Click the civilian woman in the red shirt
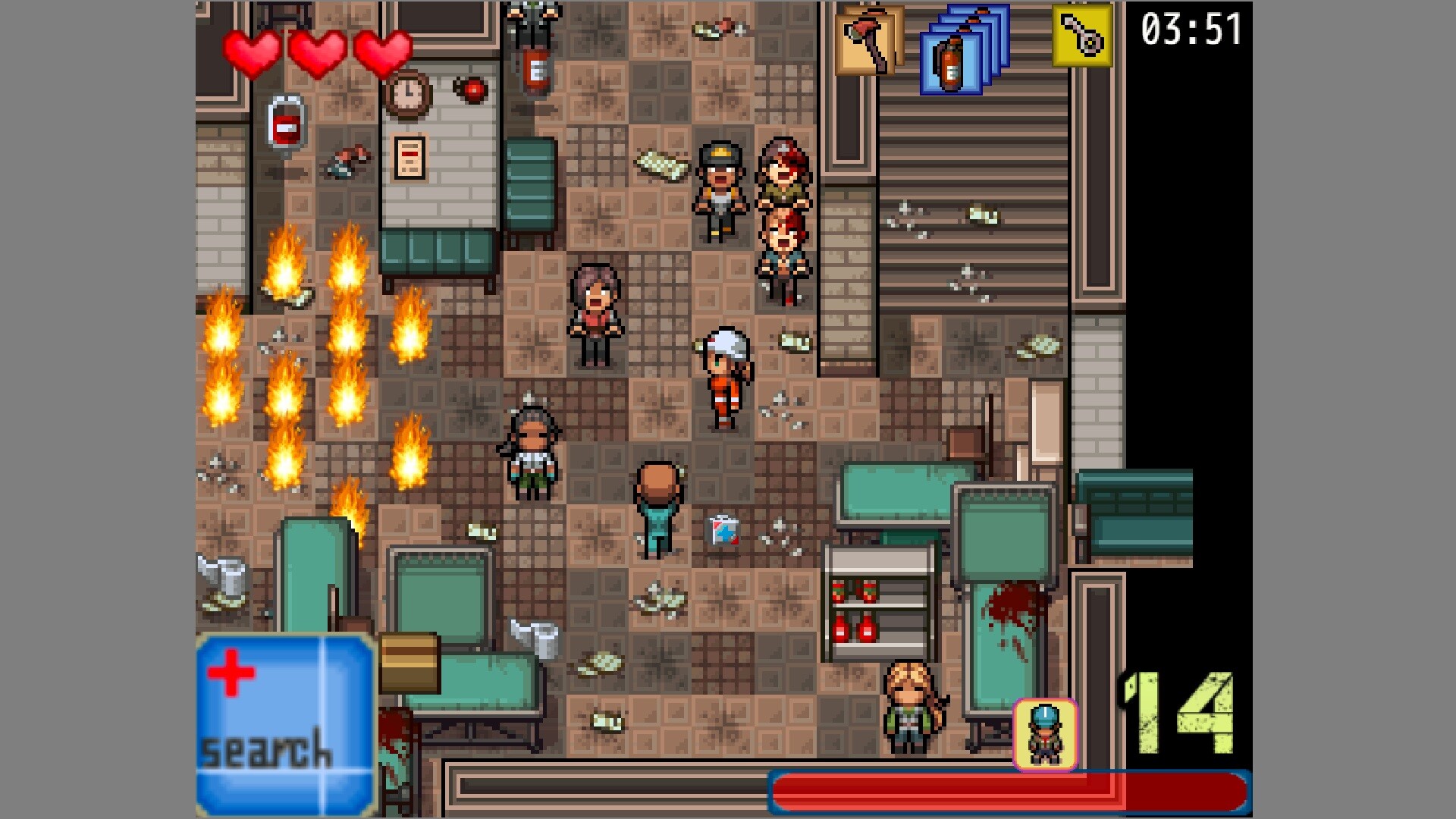The image size is (1456, 819). tap(595, 311)
